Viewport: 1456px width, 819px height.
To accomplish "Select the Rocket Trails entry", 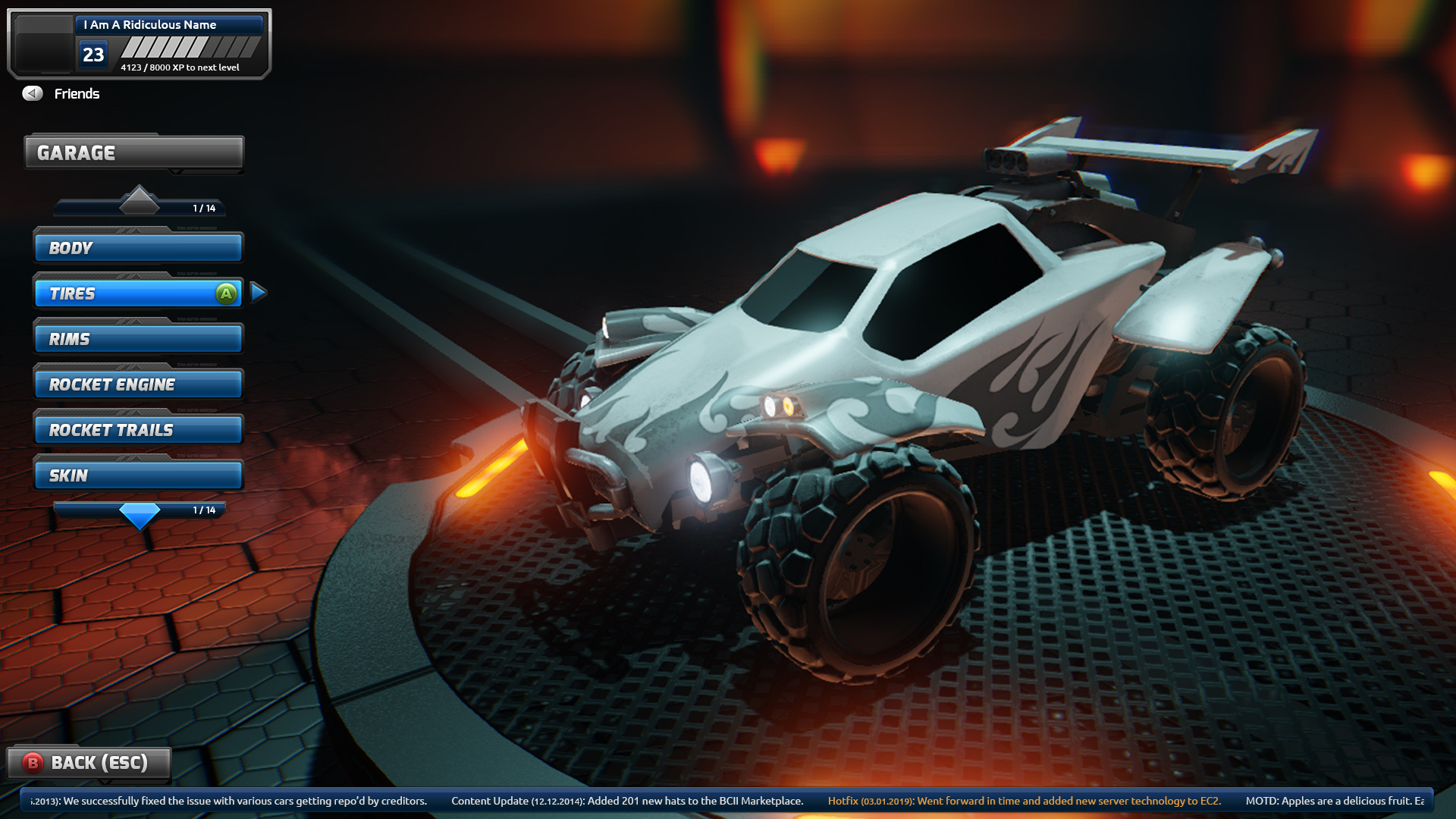I will (138, 430).
